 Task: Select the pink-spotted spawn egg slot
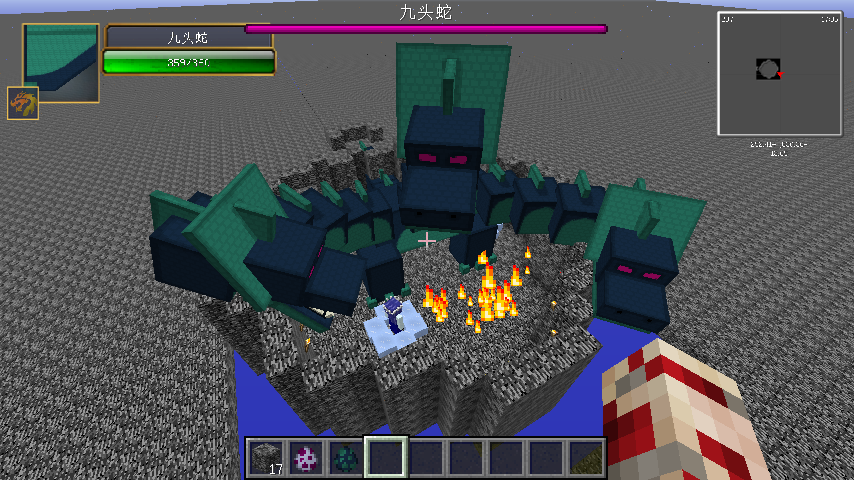click(305, 457)
